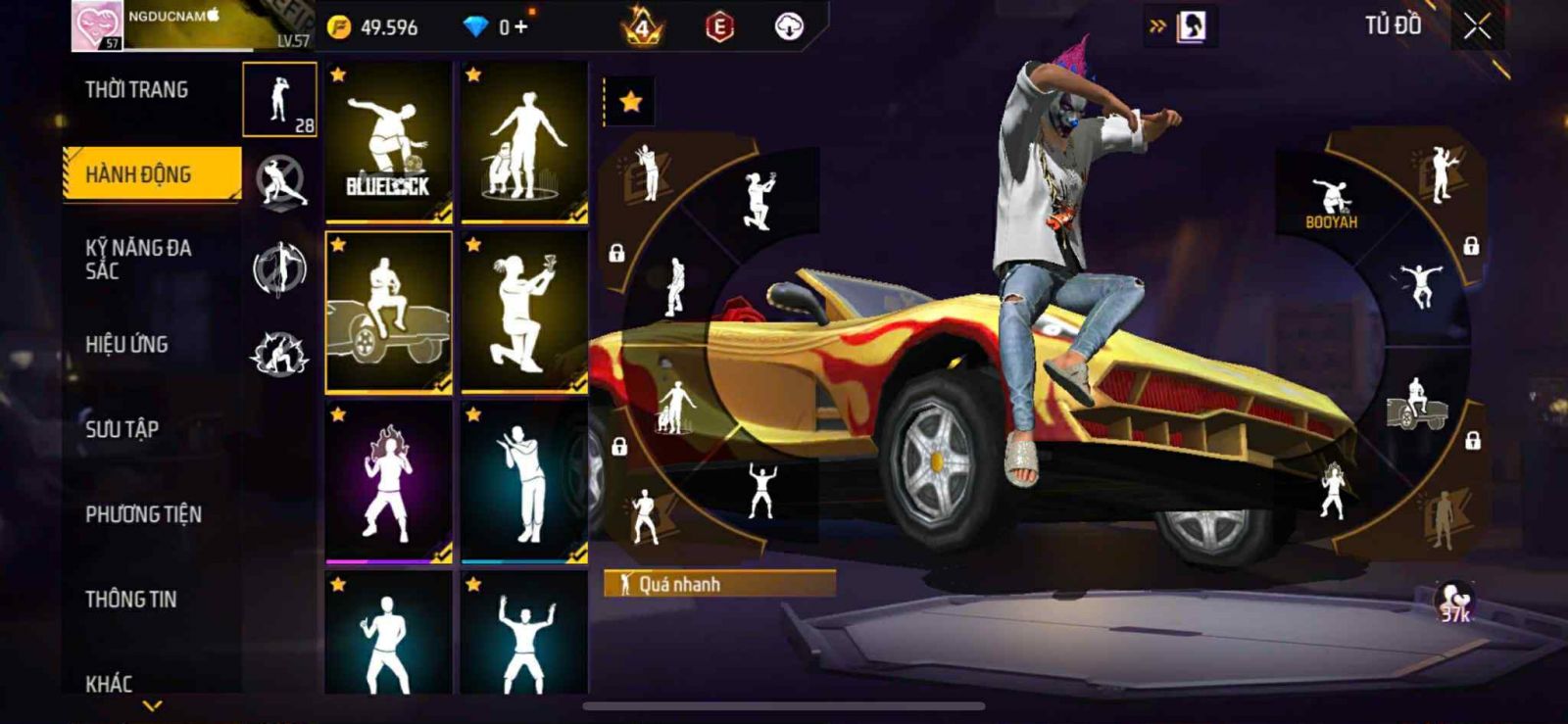
Task: Toggle the gold star favorites filter
Action: [x=630, y=101]
